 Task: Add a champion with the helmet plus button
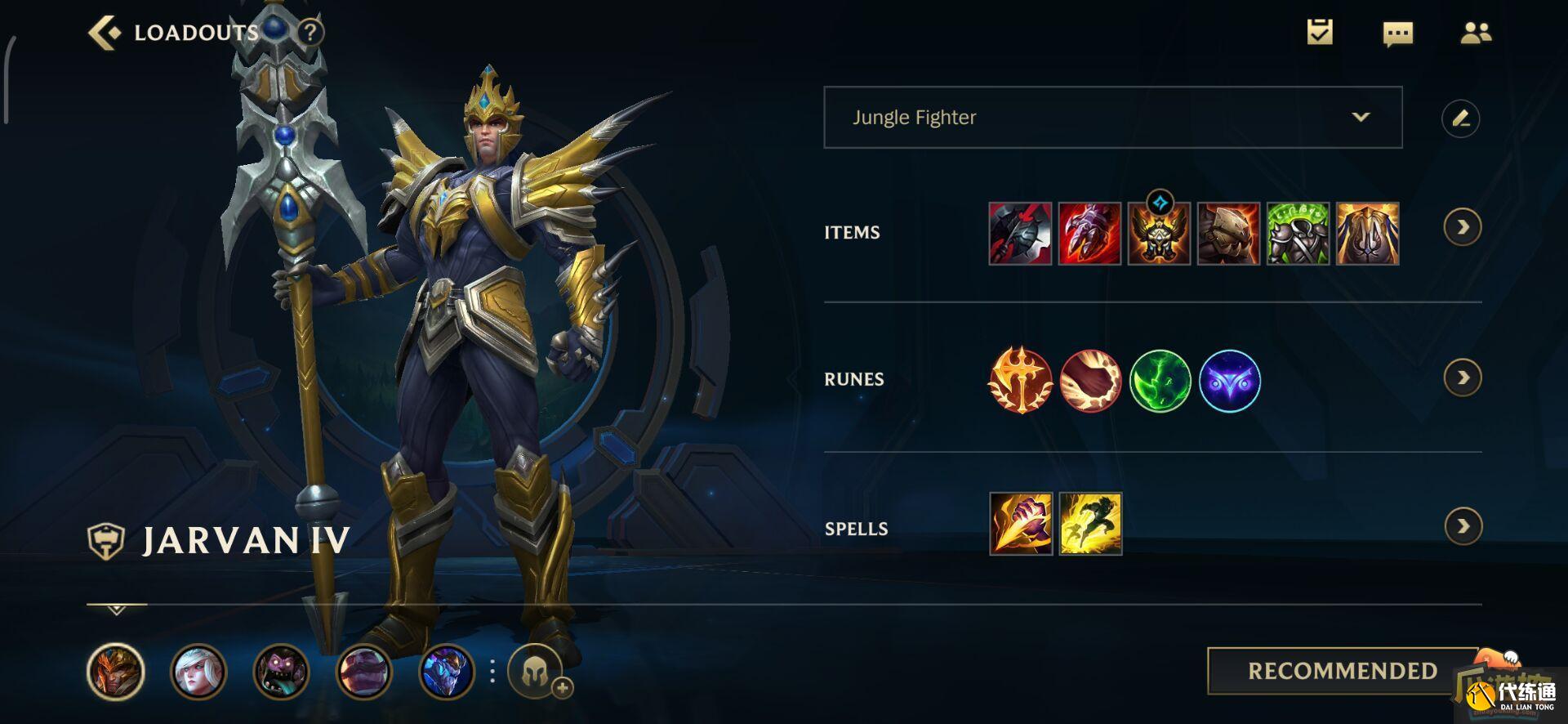[x=537, y=673]
